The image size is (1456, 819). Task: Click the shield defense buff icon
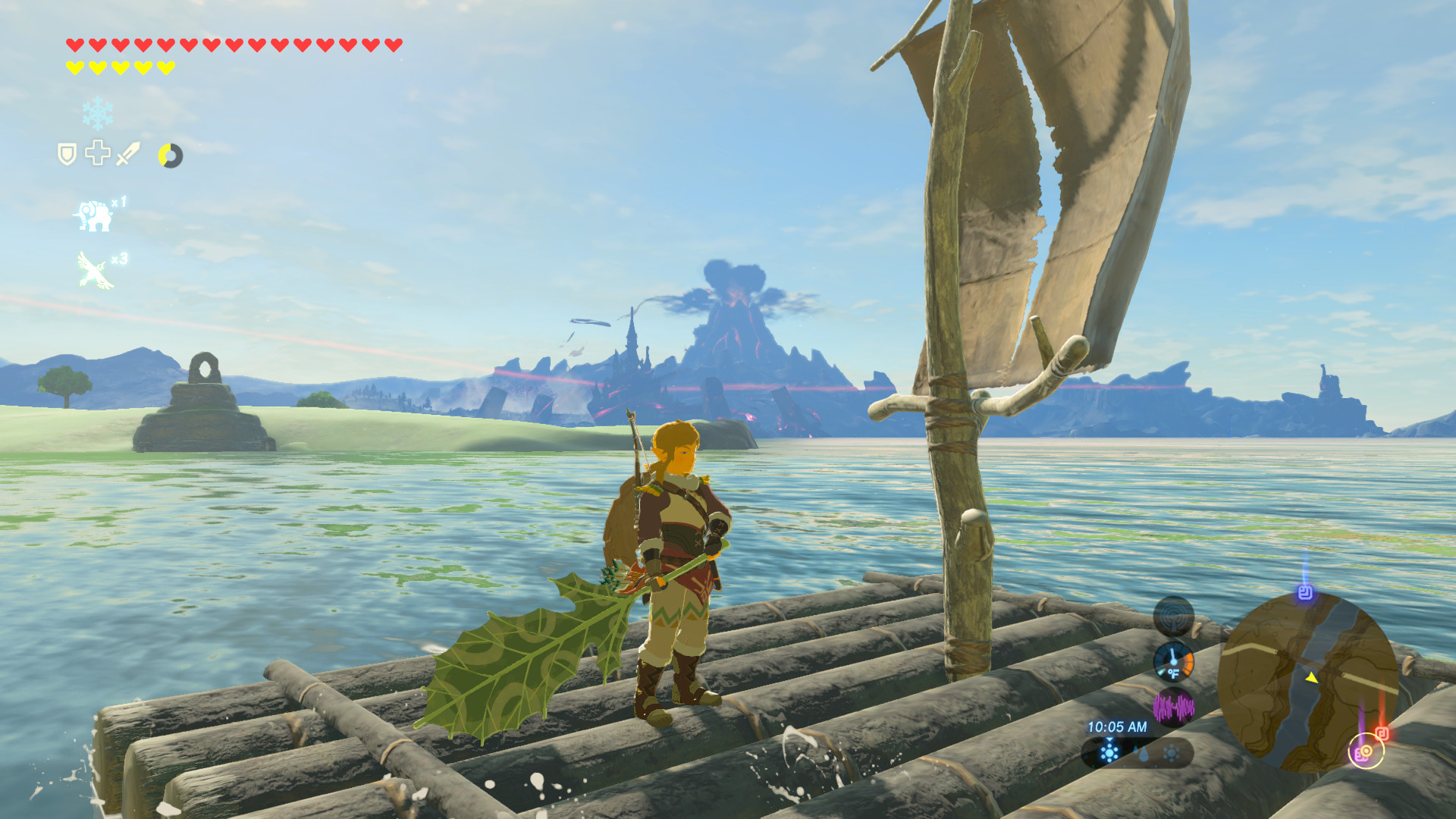tap(66, 153)
